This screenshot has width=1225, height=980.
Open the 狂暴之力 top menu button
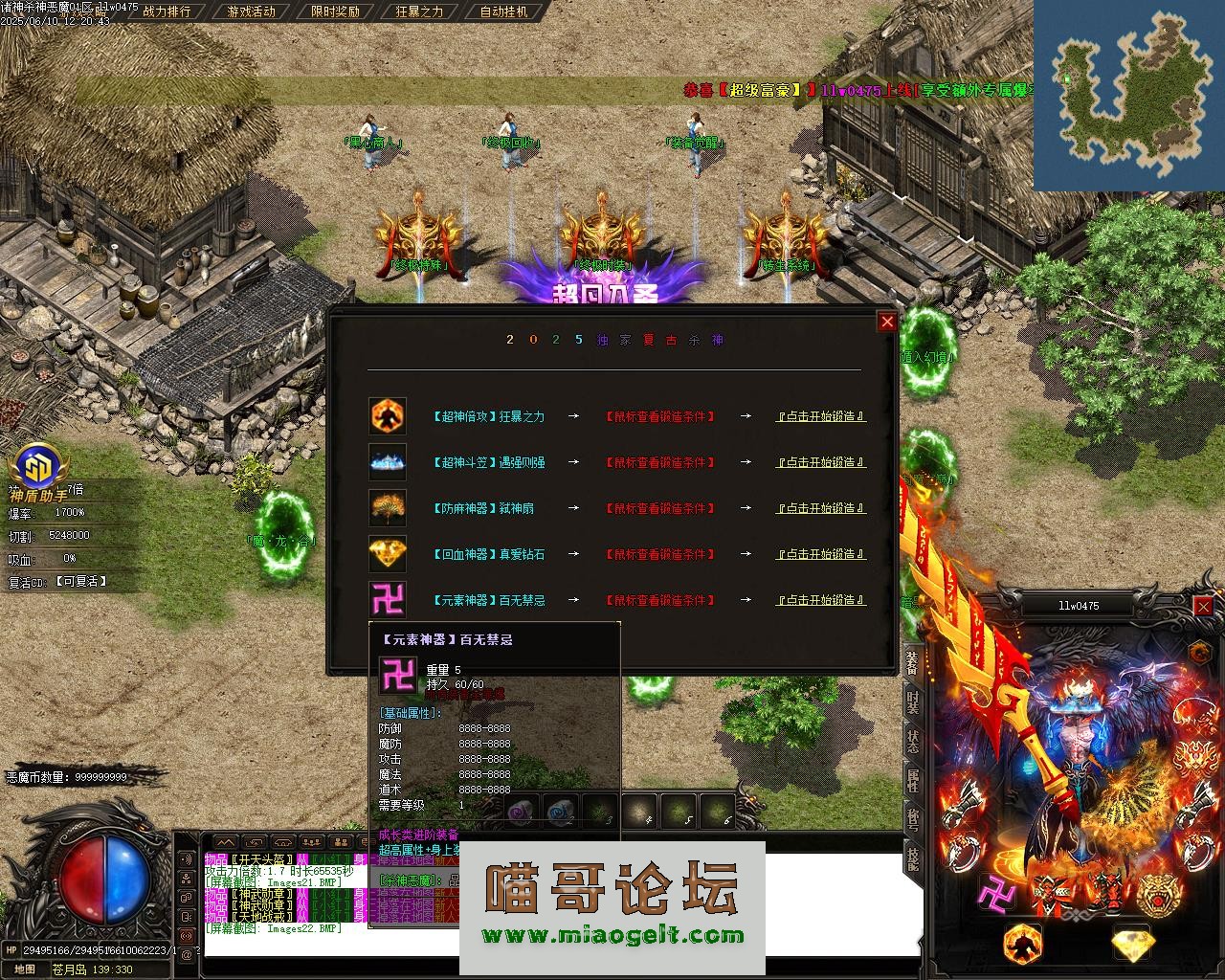pyautogui.click(x=419, y=11)
